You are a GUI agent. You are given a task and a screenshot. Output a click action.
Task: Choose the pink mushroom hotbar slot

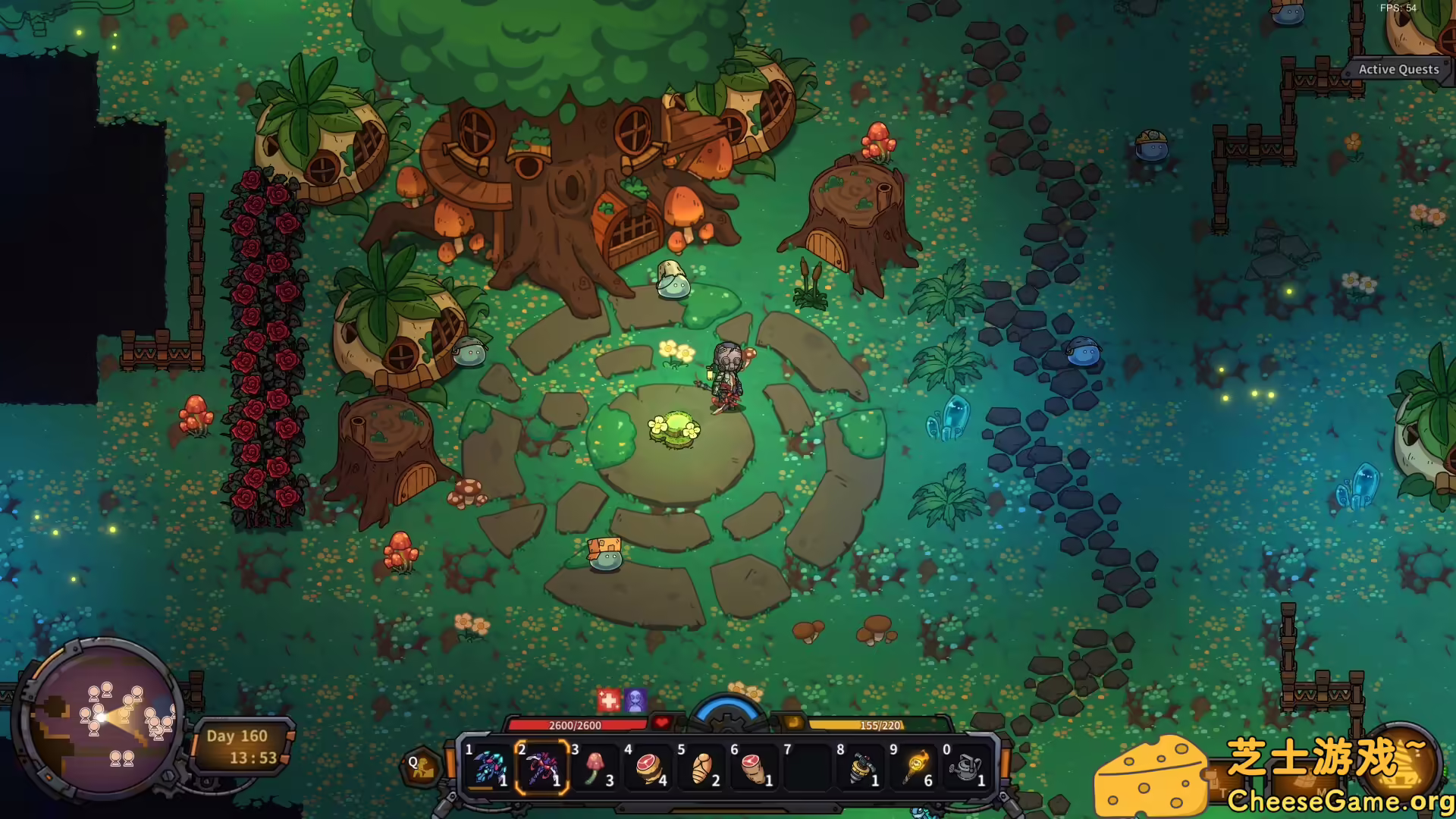(595, 767)
